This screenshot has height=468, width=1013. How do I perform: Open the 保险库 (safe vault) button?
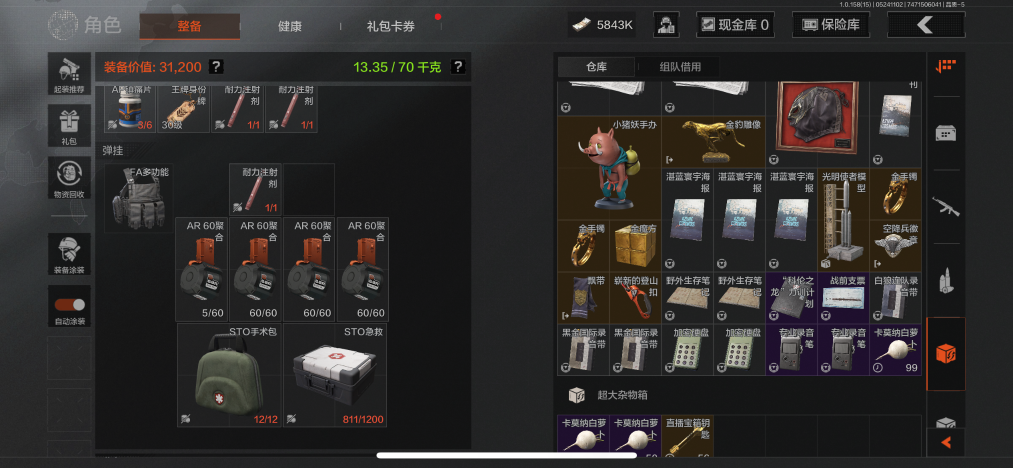tap(830, 25)
